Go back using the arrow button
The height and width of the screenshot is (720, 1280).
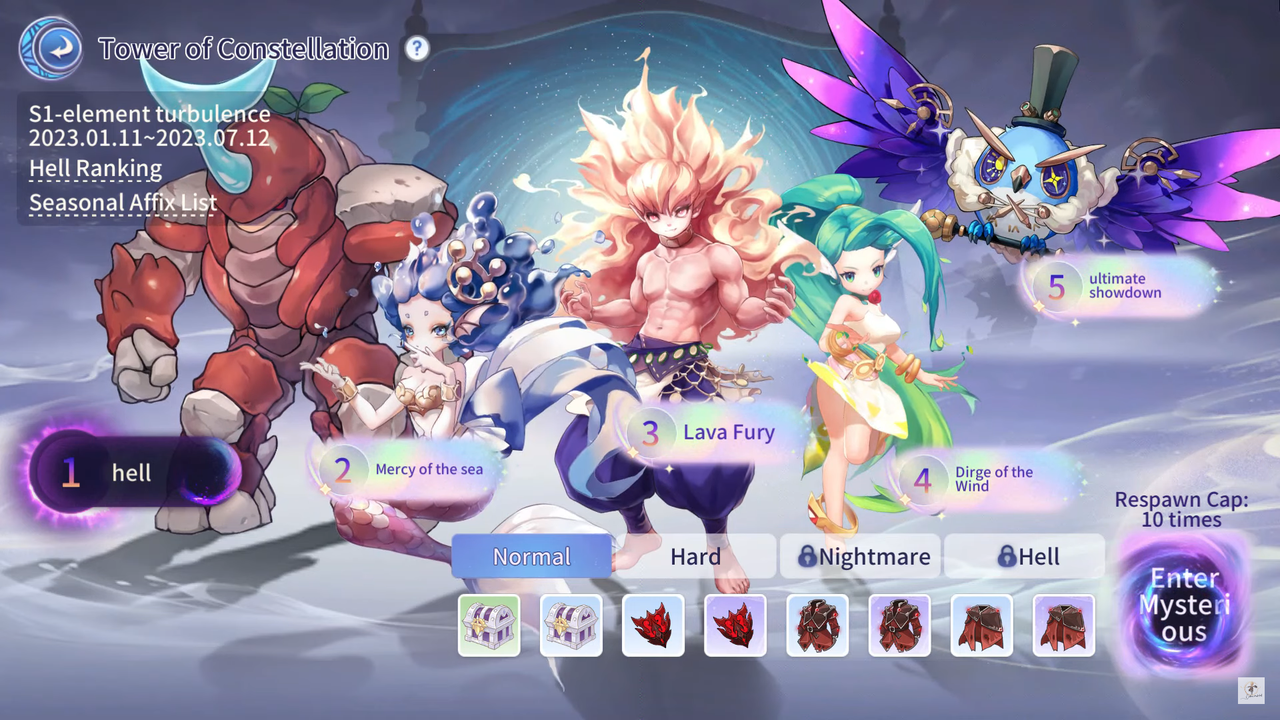[50, 48]
